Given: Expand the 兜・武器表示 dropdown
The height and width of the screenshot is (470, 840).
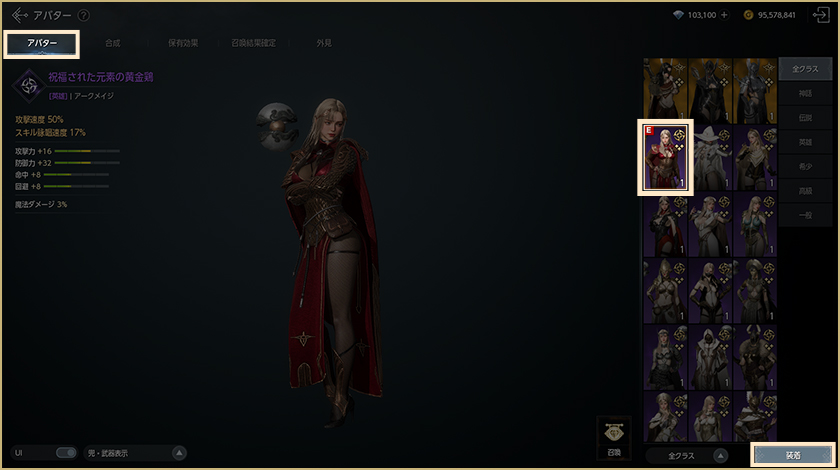Looking at the screenshot, I should click(x=180, y=453).
